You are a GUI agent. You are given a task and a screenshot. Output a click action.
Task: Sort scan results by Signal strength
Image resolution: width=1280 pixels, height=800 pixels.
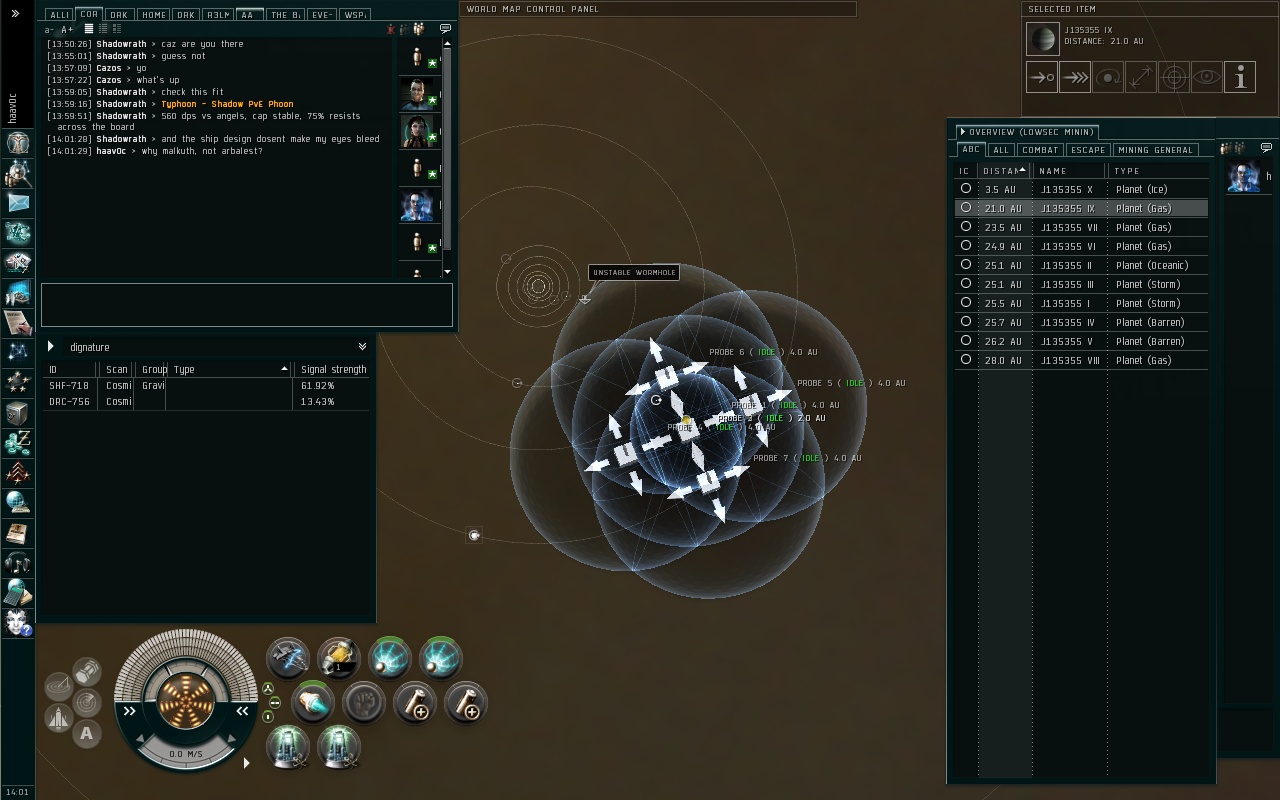333,370
